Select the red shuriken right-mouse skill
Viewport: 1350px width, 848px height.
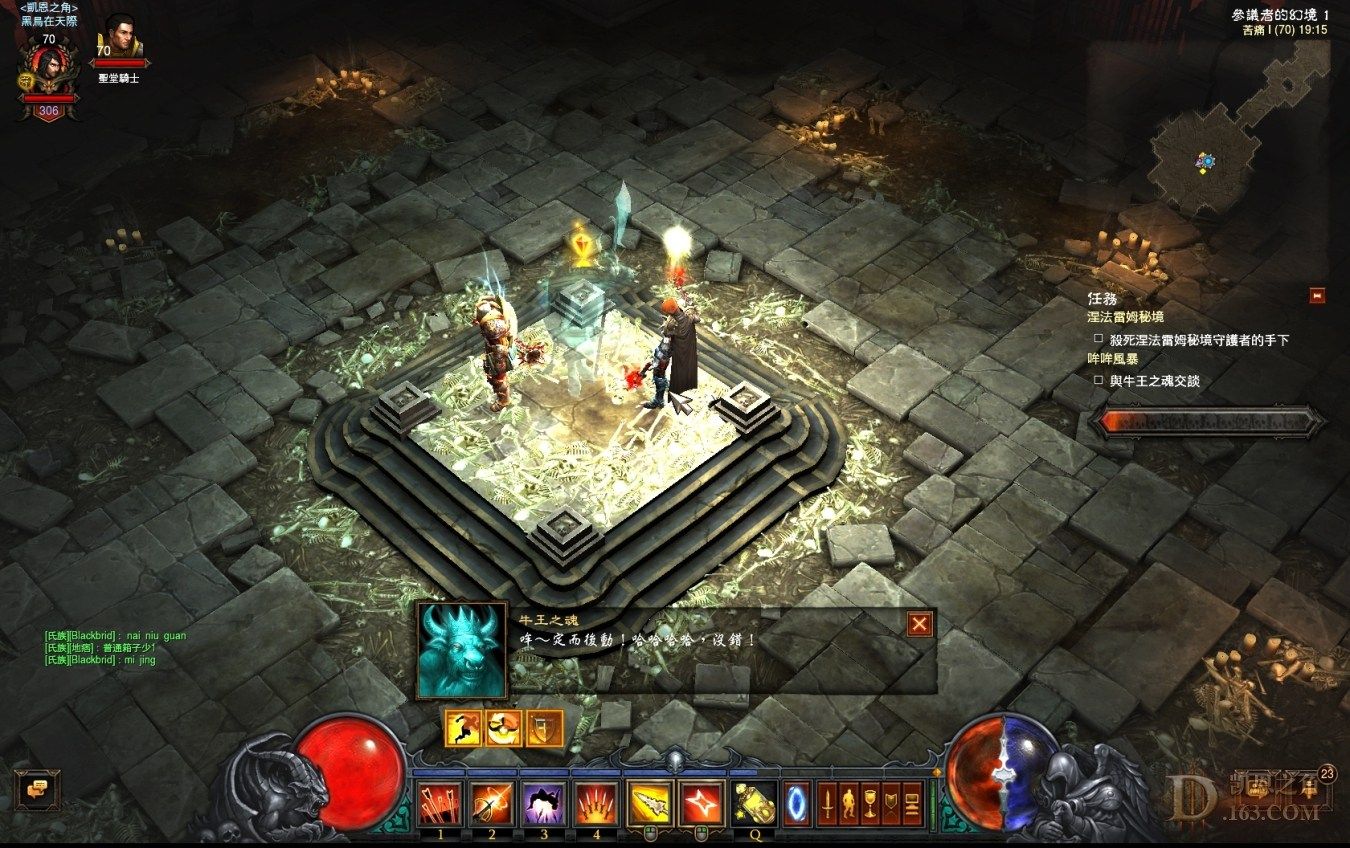tap(701, 803)
